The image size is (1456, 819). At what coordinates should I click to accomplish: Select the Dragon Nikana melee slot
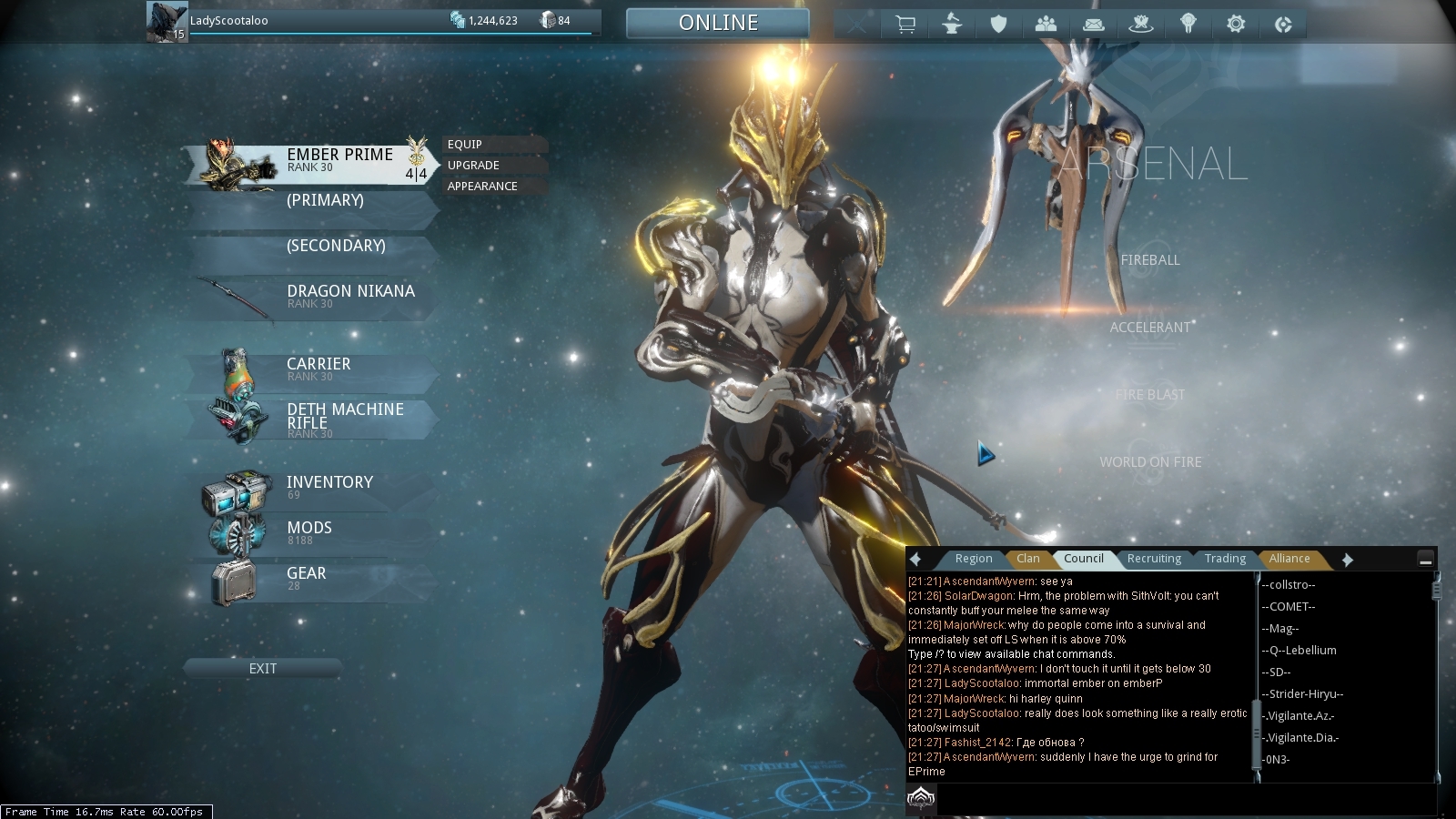pos(350,296)
